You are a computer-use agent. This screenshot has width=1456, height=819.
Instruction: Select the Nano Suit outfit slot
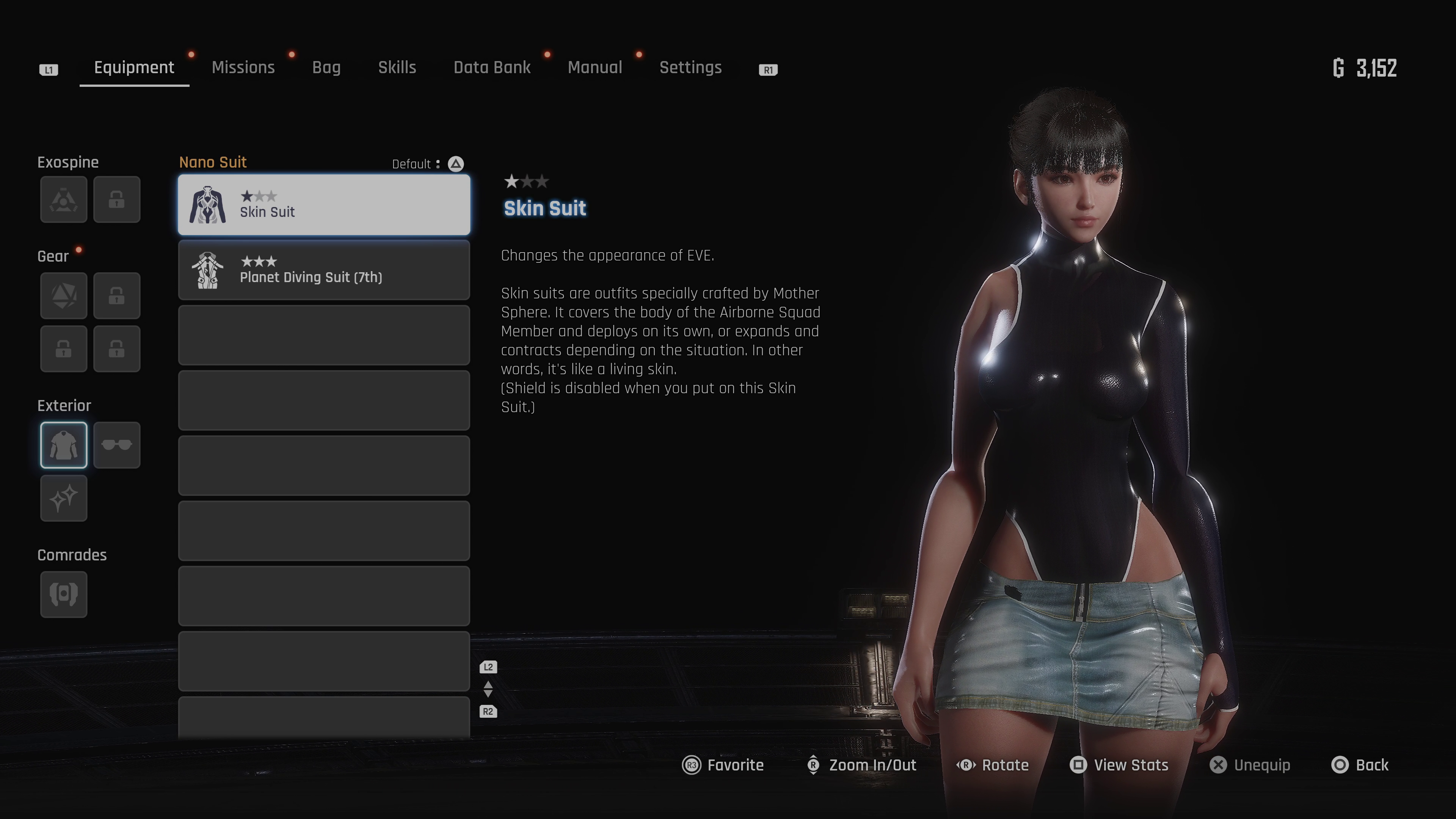tap(64, 446)
